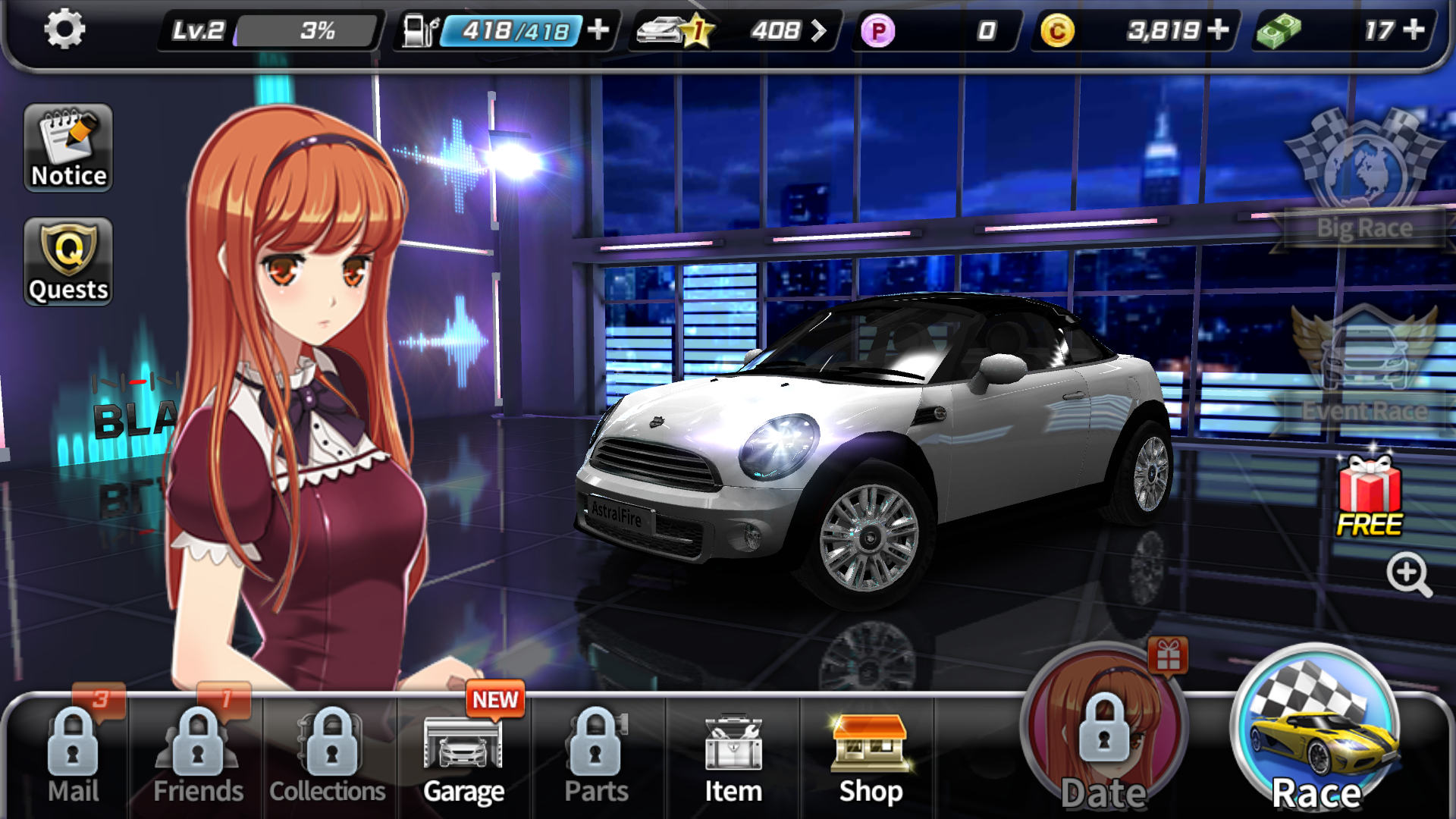Open the Notice panel
Screen dimensions: 1456x819
coord(67,148)
